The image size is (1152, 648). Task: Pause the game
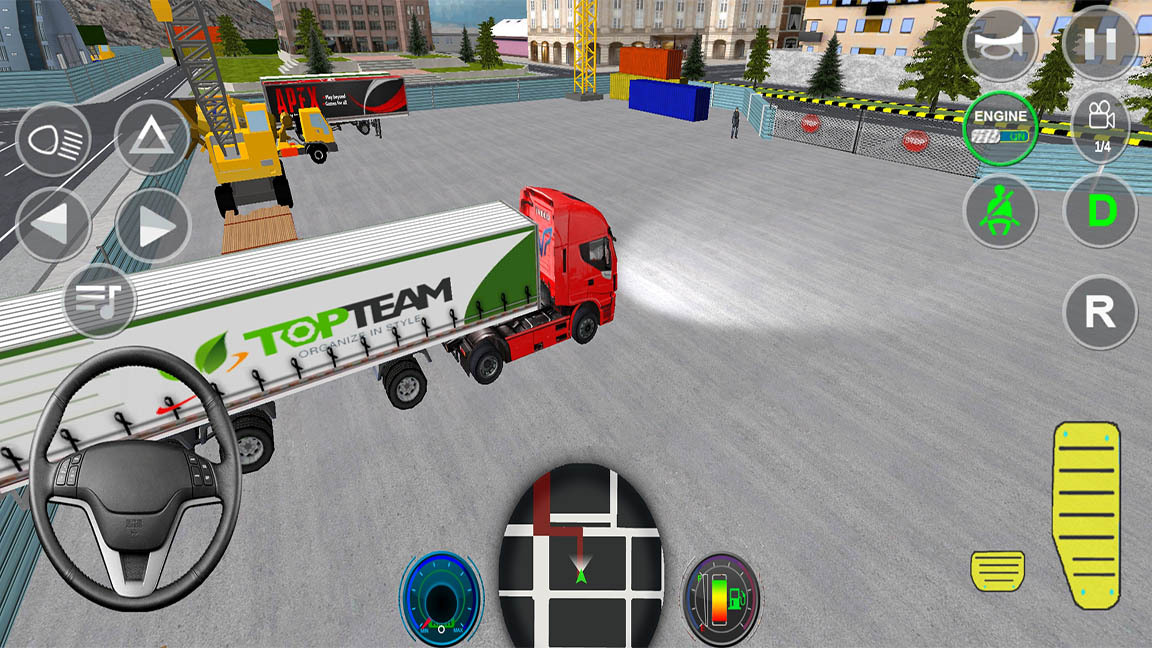pyautogui.click(x=1100, y=44)
